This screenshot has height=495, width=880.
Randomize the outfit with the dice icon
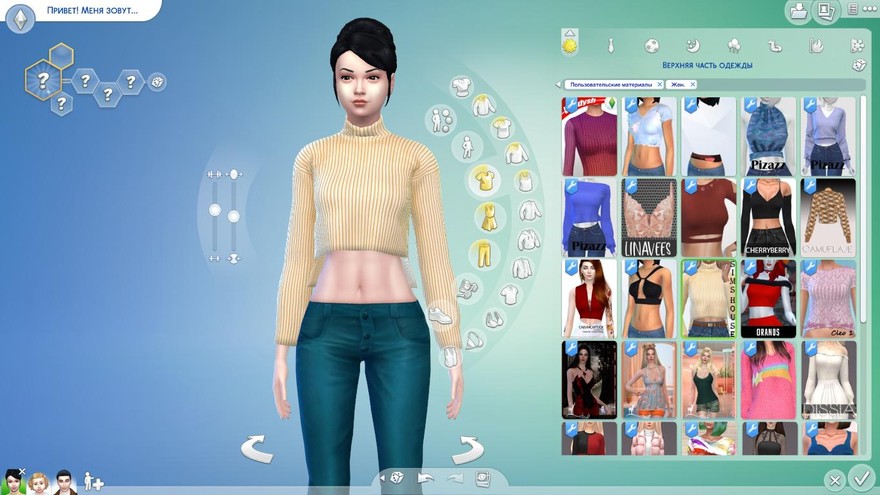pyautogui.click(x=859, y=65)
